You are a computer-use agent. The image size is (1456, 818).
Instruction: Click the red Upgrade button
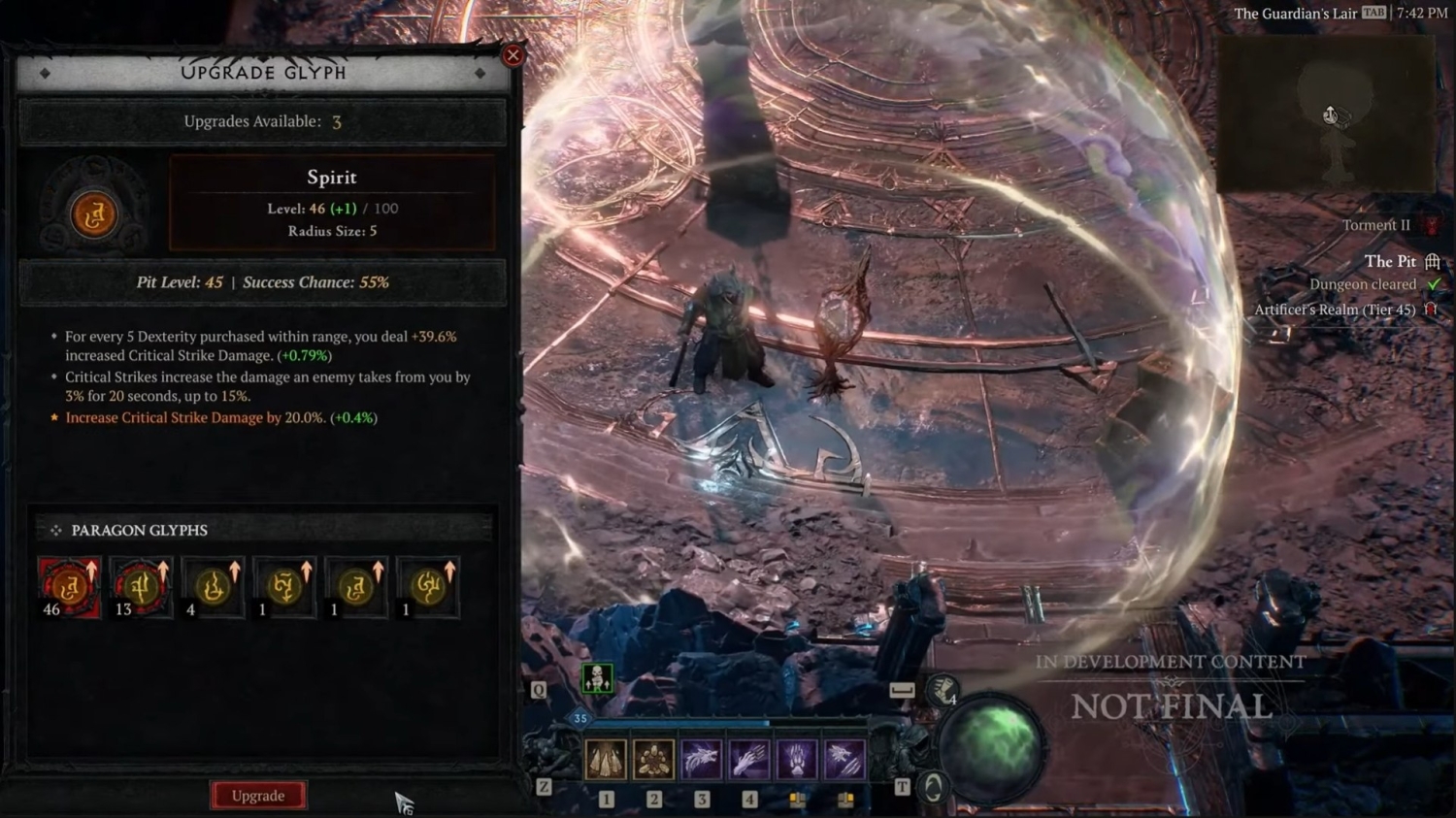[258, 796]
